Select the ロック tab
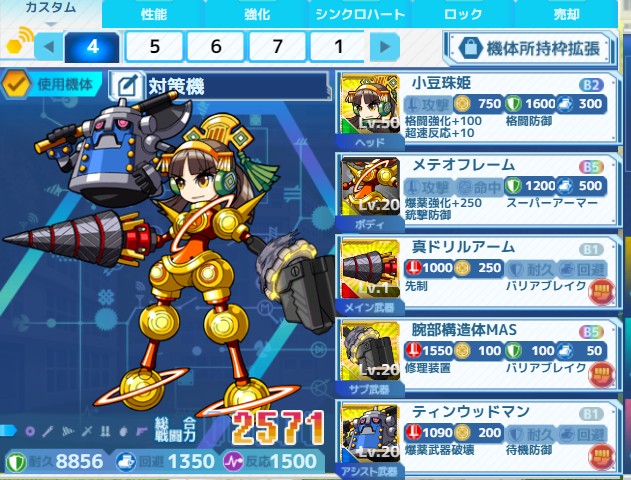 point(463,13)
